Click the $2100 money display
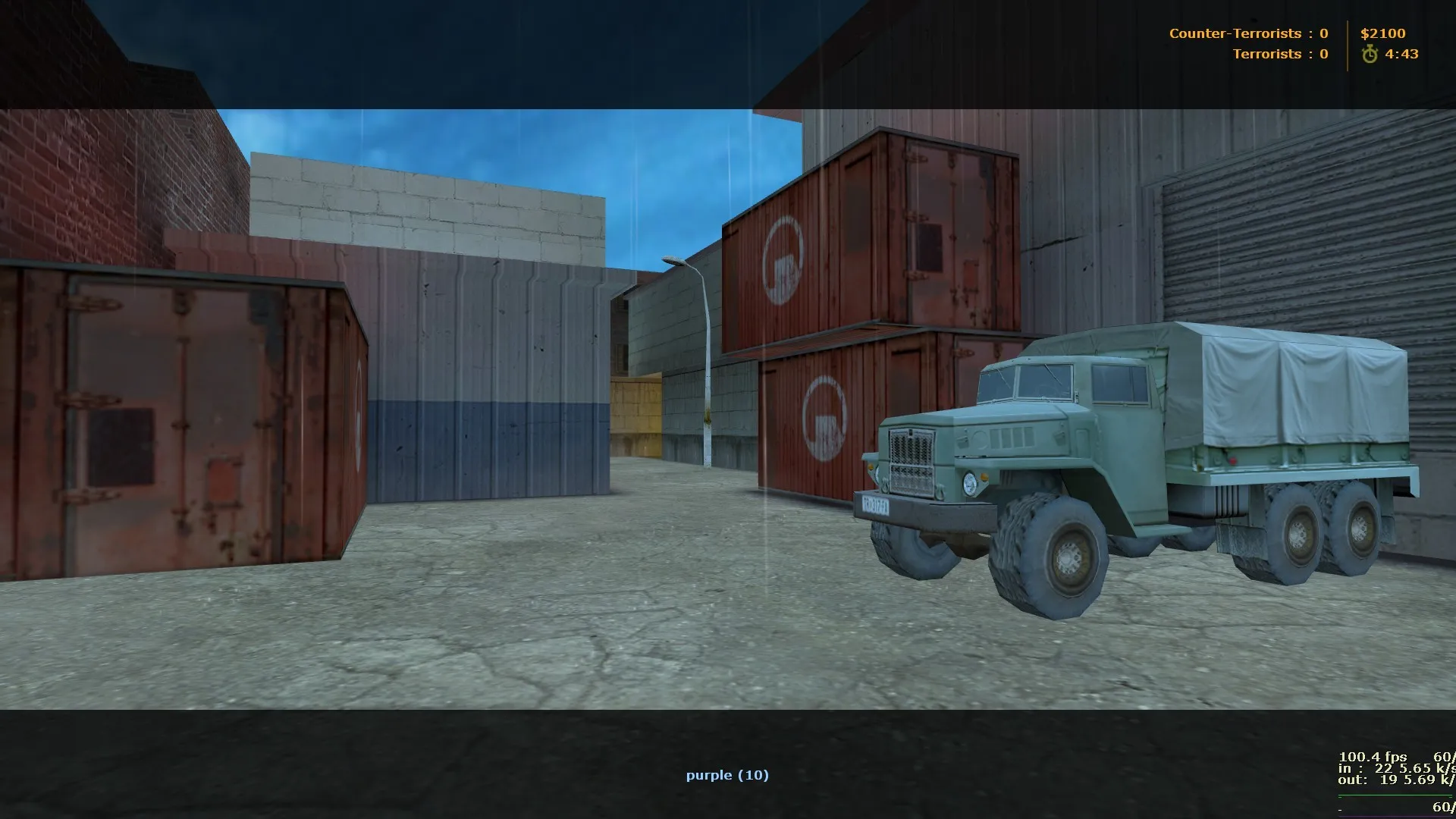Viewport: 1456px width, 819px height. (x=1385, y=33)
